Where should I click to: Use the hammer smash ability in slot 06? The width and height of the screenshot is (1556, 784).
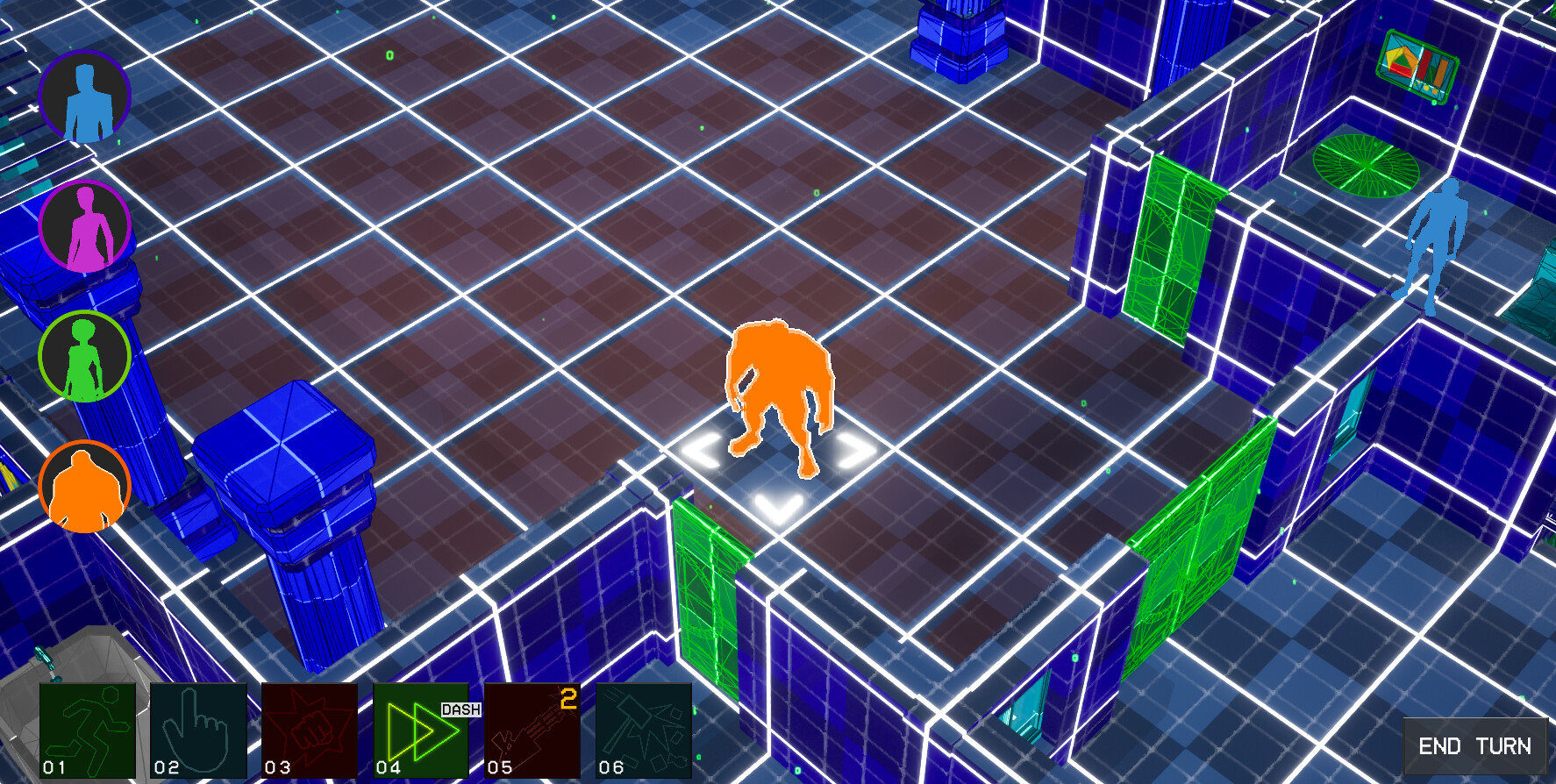tap(642, 735)
